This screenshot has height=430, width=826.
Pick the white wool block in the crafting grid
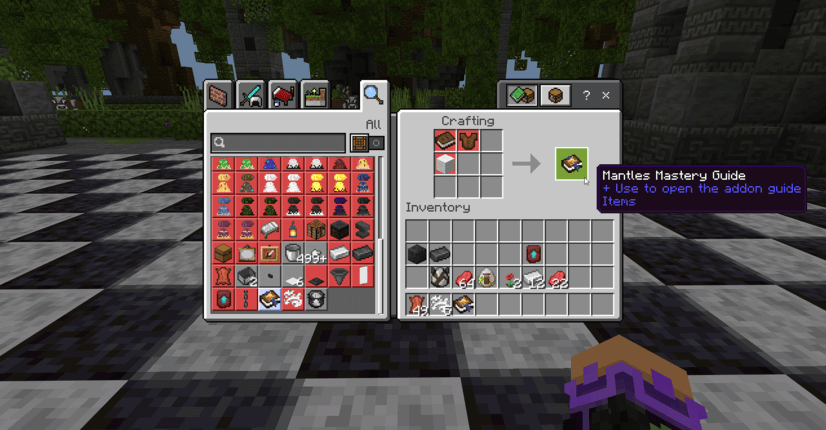445,163
